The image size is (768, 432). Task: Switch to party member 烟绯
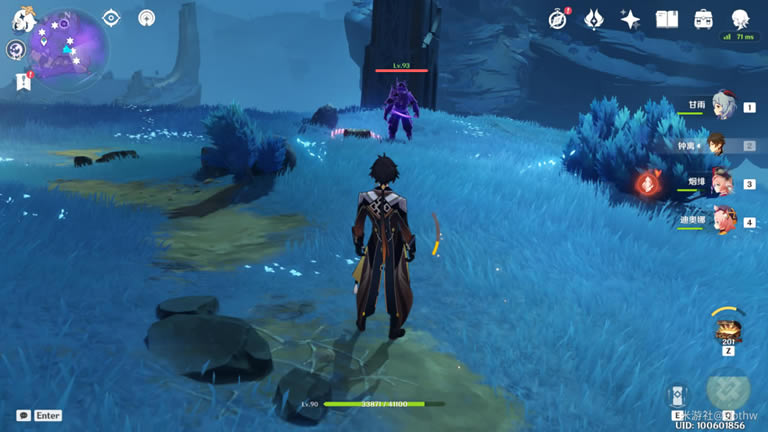[722, 184]
